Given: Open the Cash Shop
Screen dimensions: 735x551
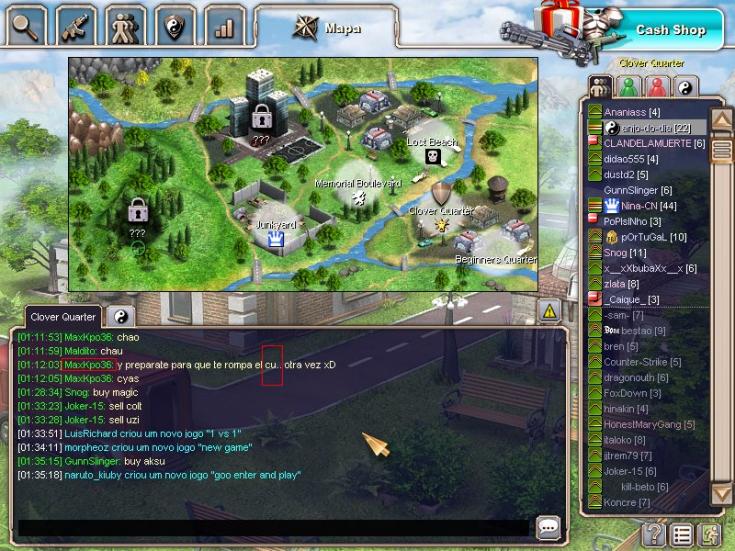Looking at the screenshot, I should 670,30.
